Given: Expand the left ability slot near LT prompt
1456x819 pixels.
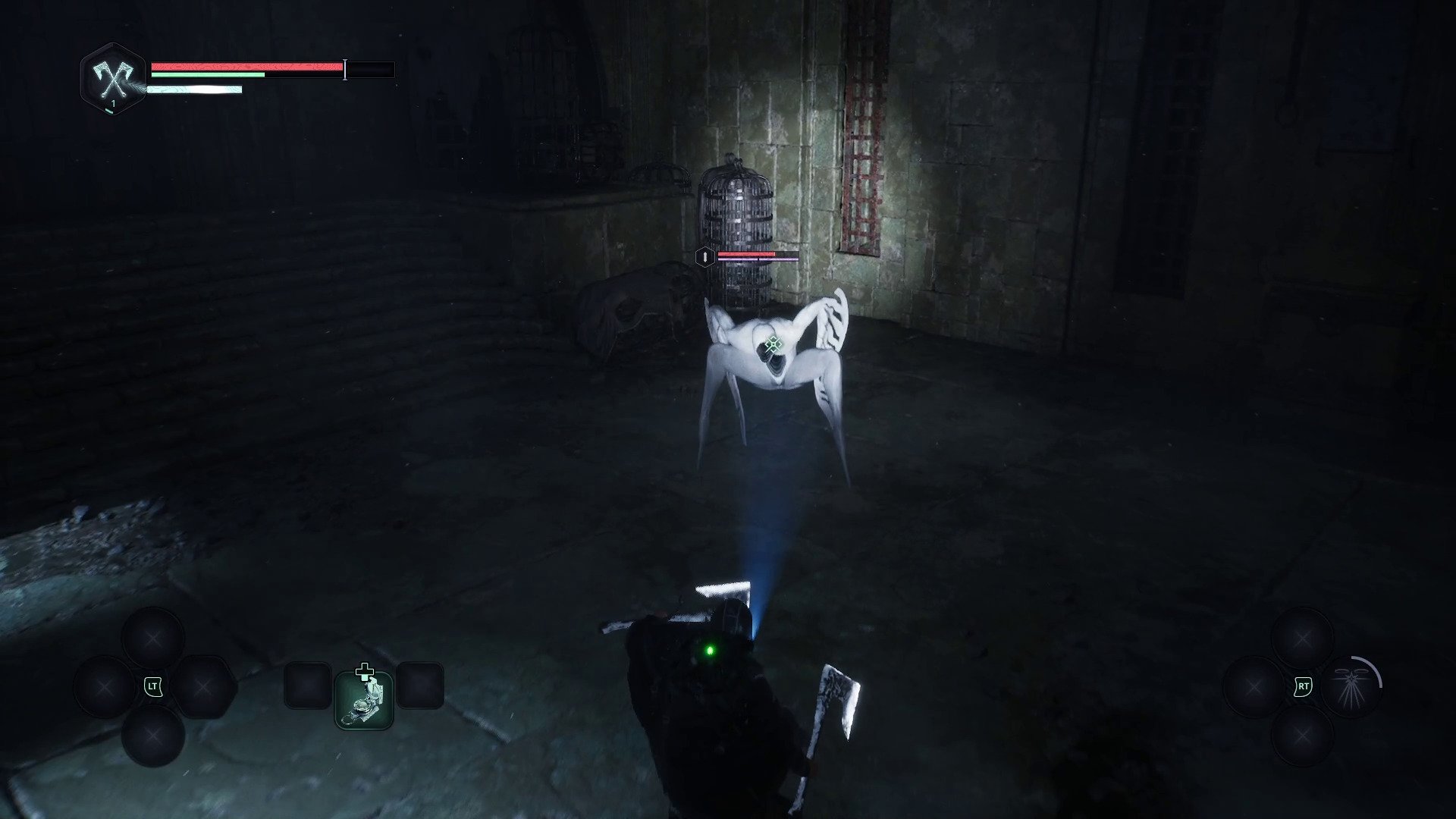Looking at the screenshot, I should (x=102, y=687).
